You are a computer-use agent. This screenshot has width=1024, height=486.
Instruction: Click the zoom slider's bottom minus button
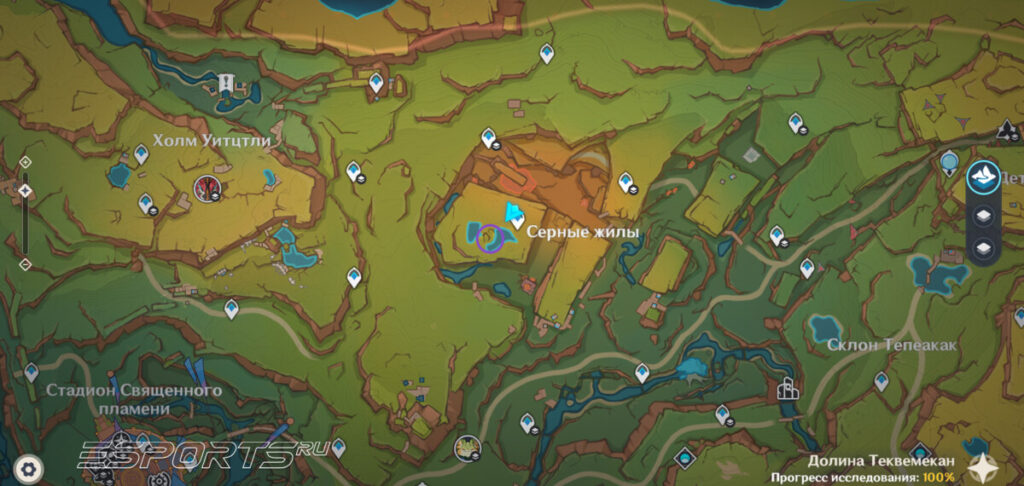pos(25,264)
